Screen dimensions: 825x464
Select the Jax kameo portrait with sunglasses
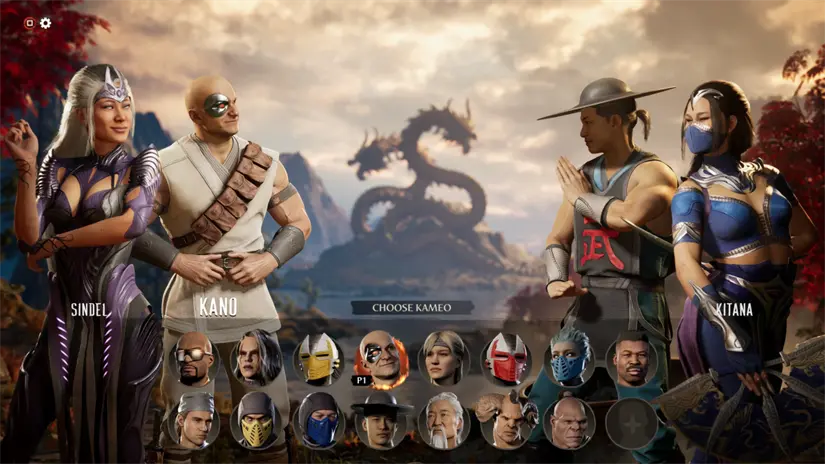coord(196,359)
